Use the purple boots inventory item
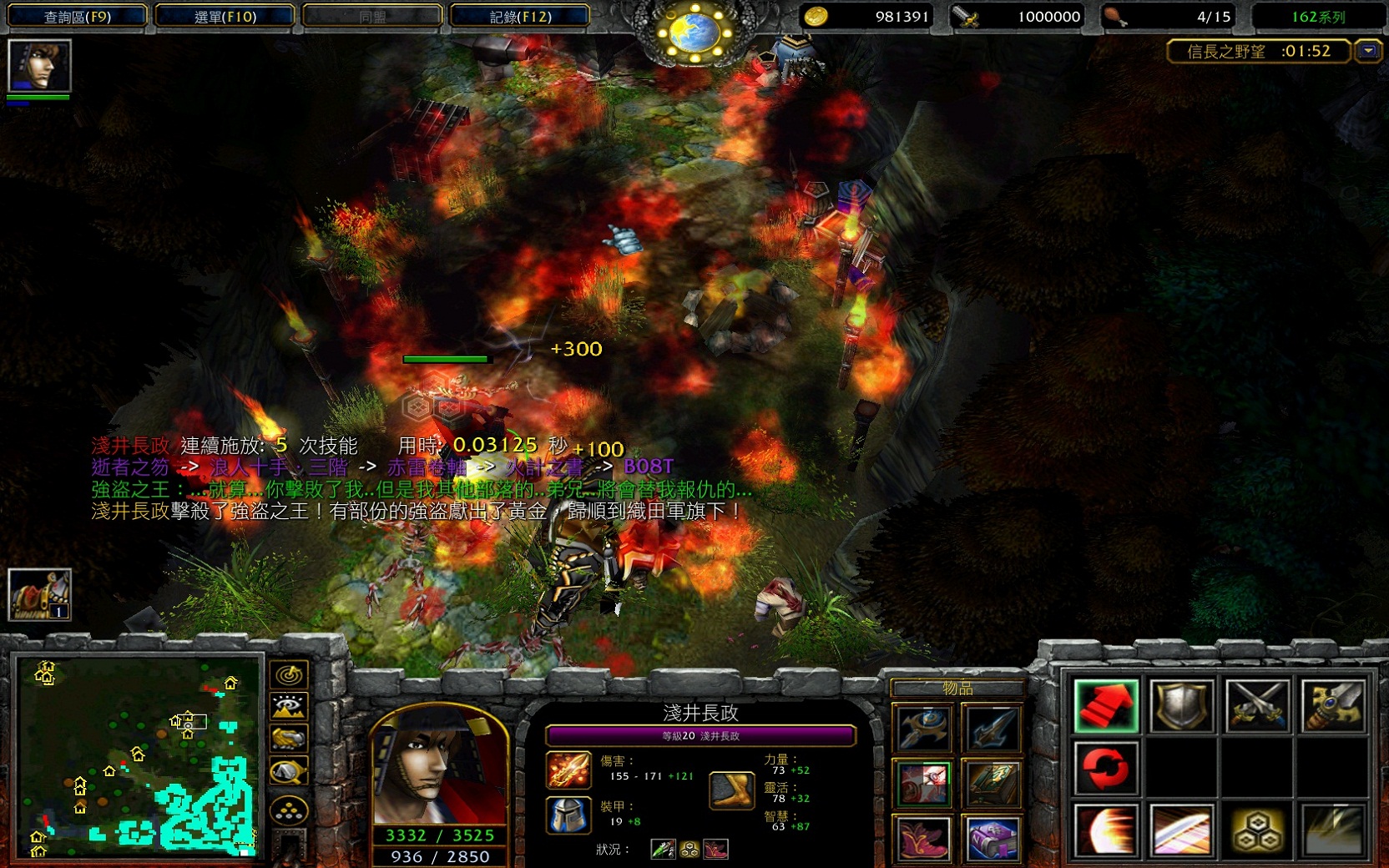Screen dimensions: 1389x868 pyautogui.click(x=923, y=838)
